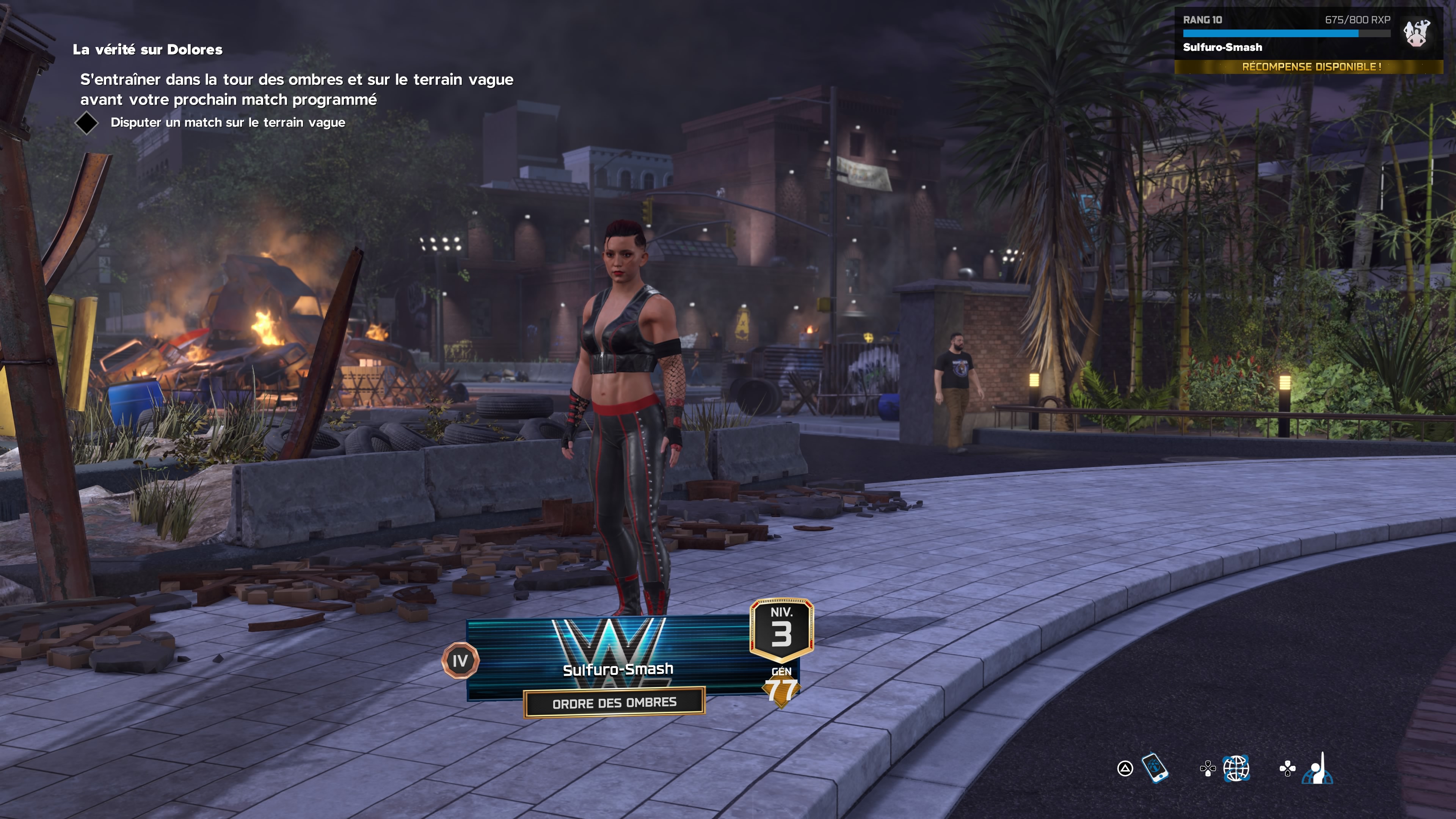This screenshot has width=1456, height=819.
Task: Click the "Ordre des Ombres" faction tag
Action: (614, 703)
